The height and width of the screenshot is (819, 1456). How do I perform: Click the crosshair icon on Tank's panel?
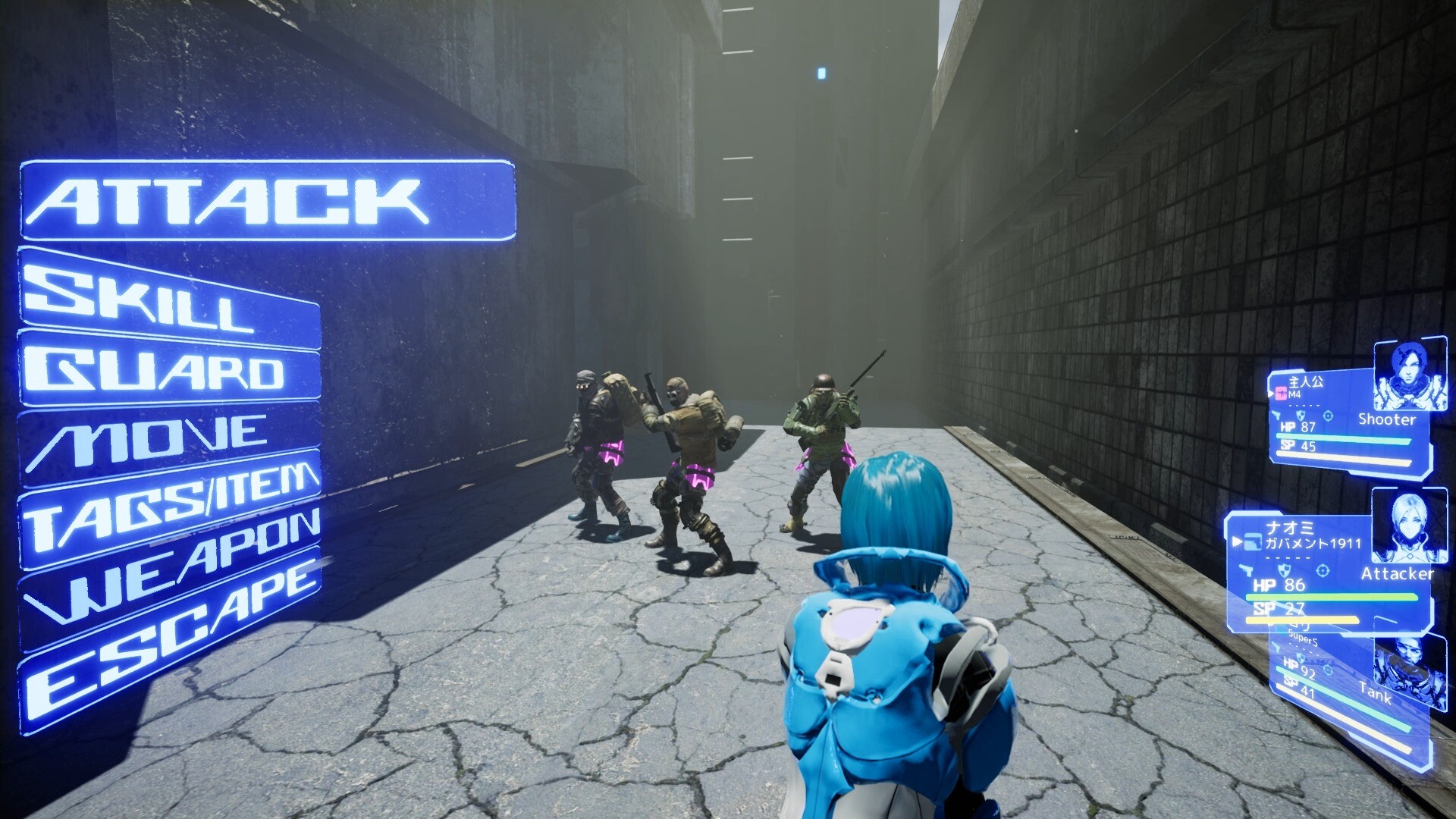point(1327,671)
